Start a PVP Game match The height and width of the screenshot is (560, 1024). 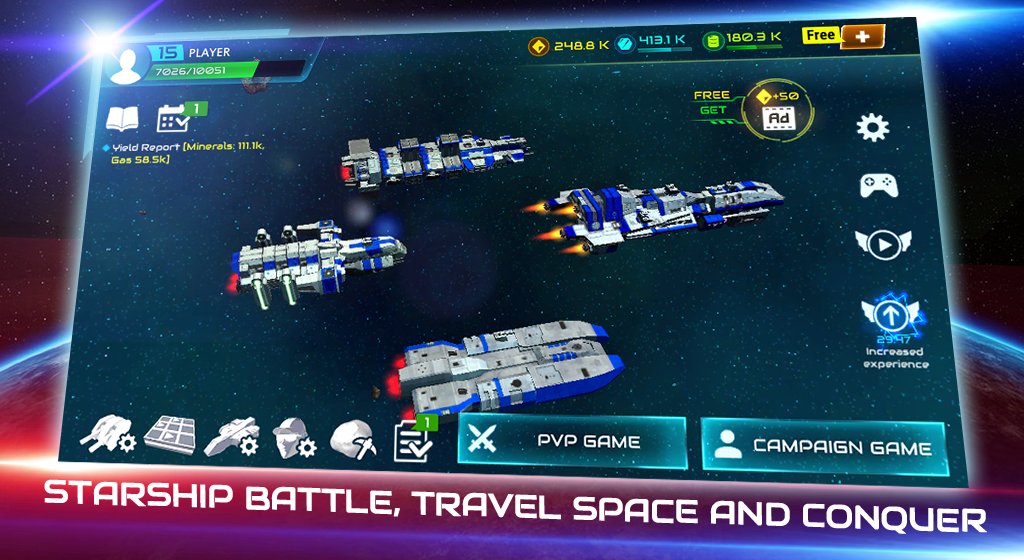(x=571, y=441)
